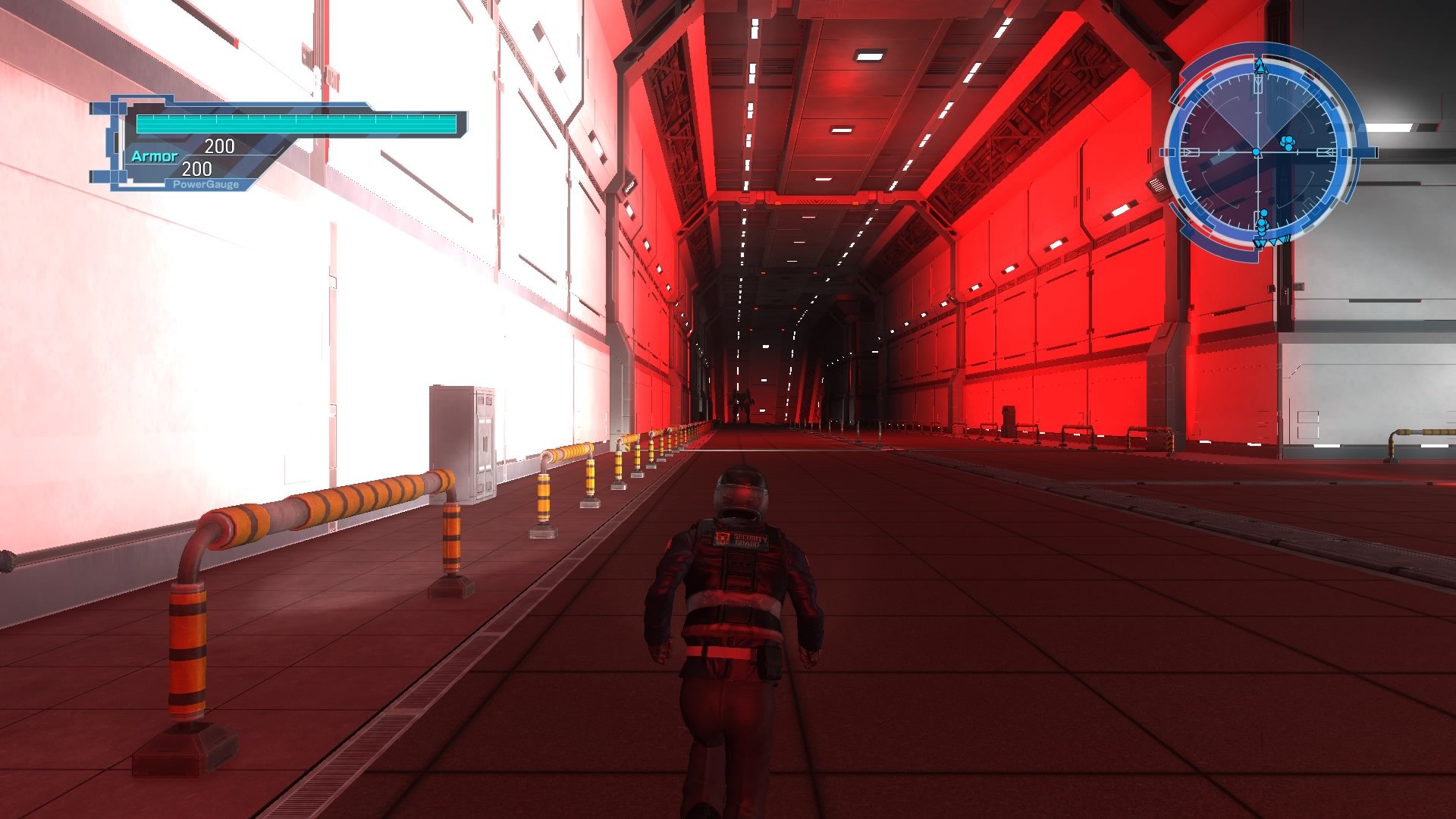Click the lower group of circular radar blips
The height and width of the screenshot is (819, 1456).
tap(1263, 223)
